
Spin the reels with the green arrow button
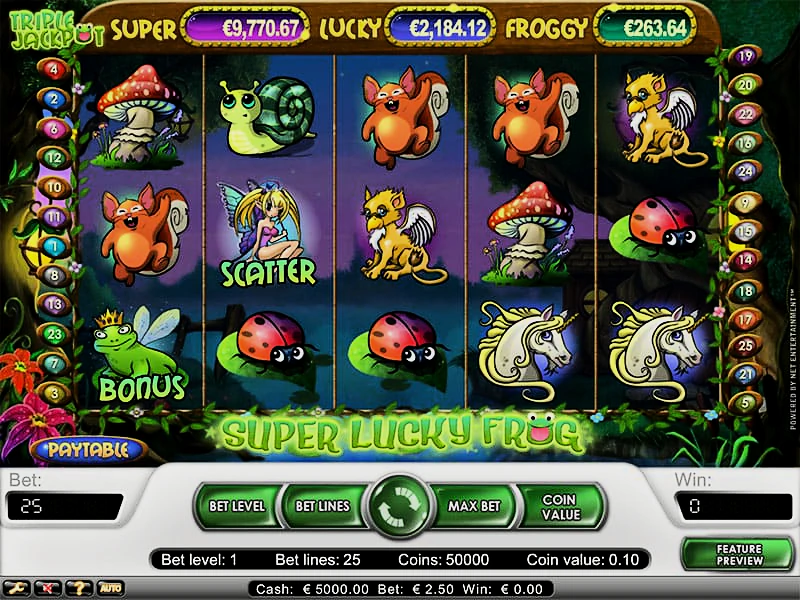398,507
